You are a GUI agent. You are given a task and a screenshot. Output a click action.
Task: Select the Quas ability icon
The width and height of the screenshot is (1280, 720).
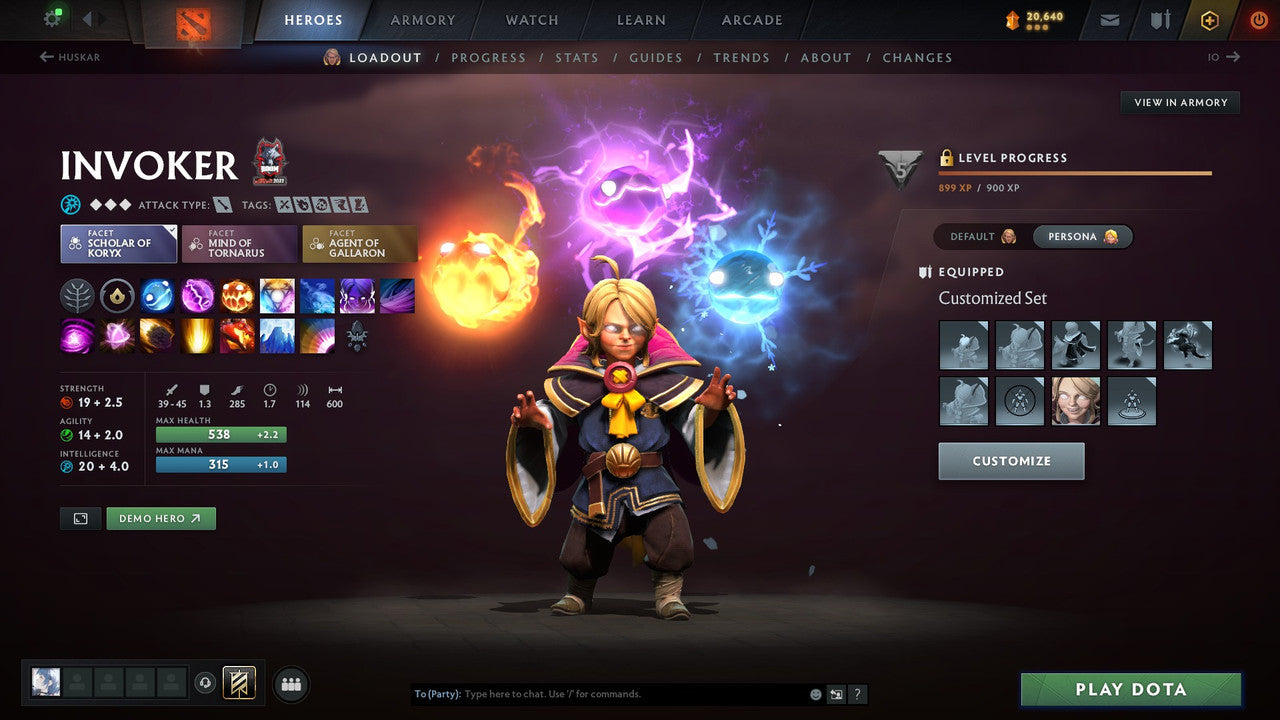(157, 295)
